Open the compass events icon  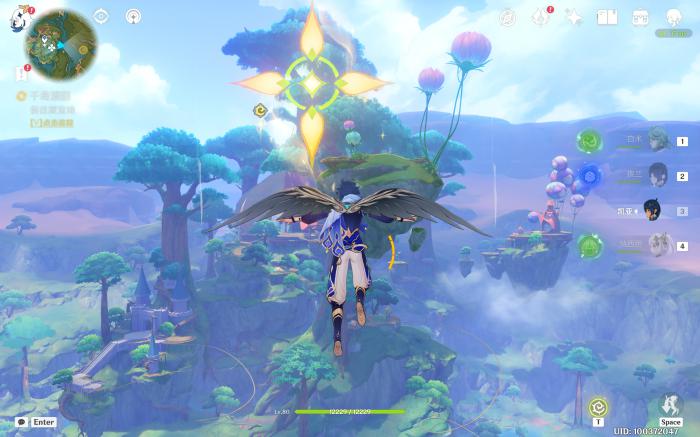(x=508, y=17)
